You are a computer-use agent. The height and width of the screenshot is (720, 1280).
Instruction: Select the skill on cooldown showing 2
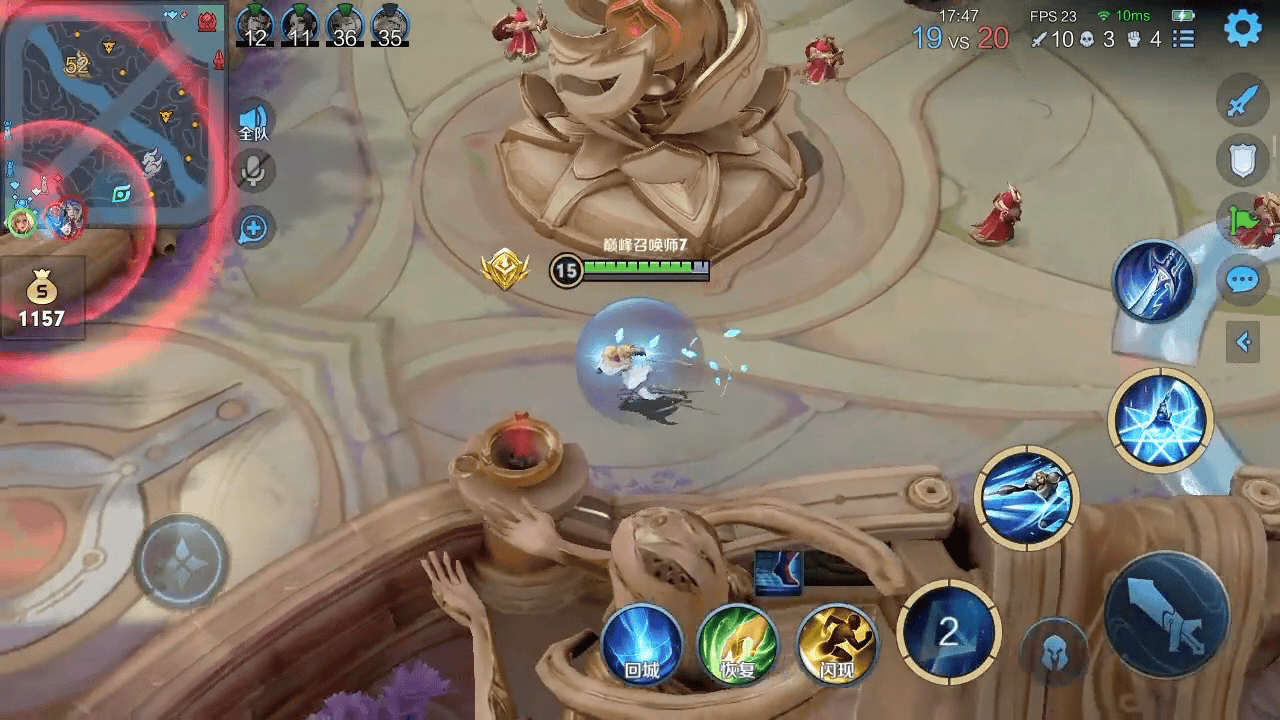(948, 632)
